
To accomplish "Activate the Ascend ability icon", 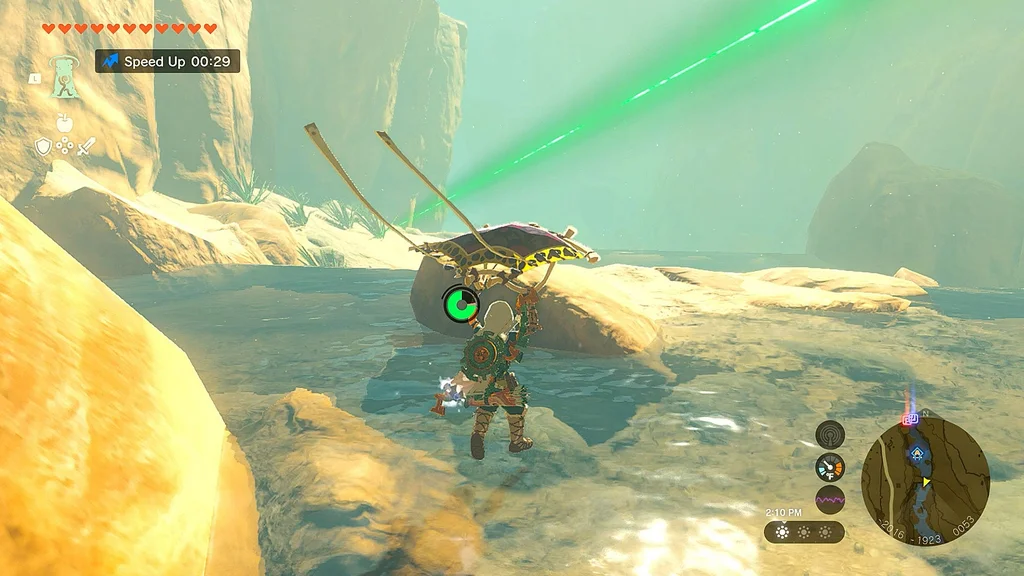I will pos(65,75).
